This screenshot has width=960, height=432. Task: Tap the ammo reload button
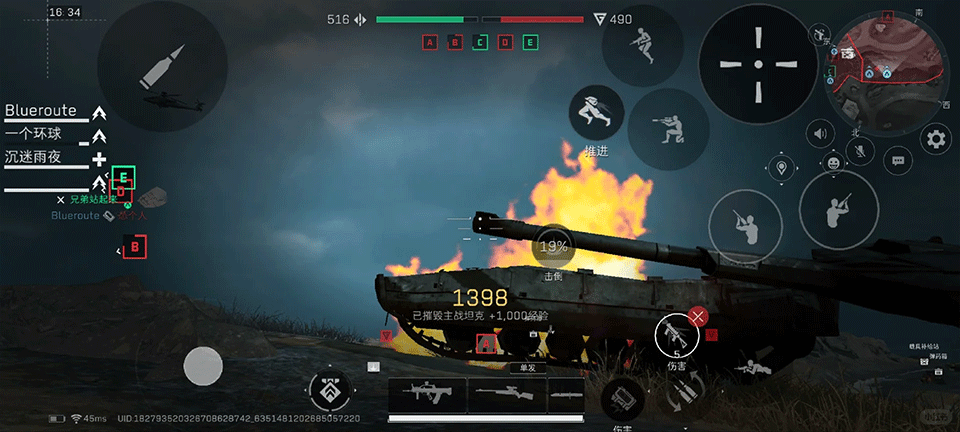(686, 393)
